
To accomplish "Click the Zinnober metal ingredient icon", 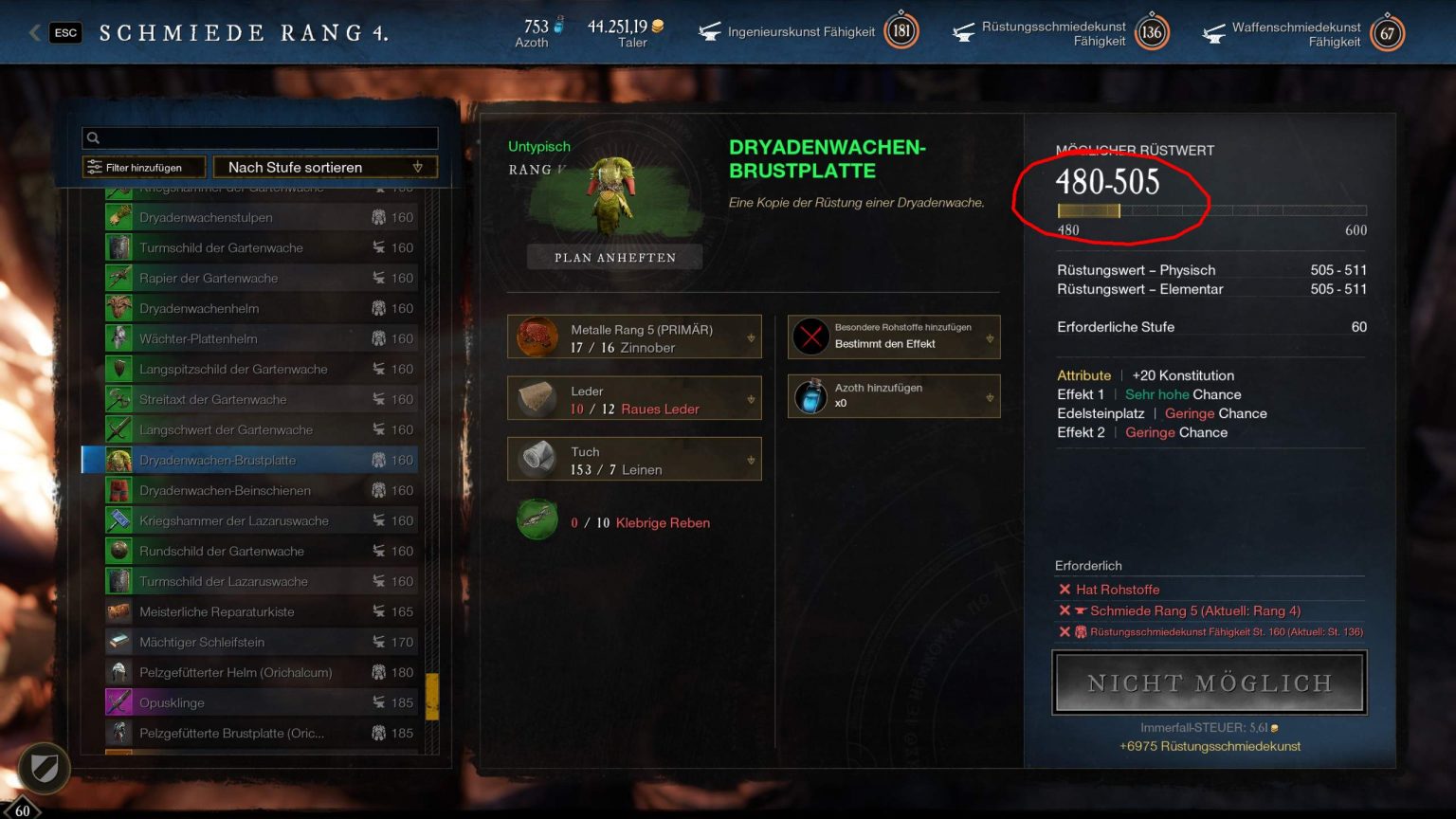I will (x=538, y=337).
